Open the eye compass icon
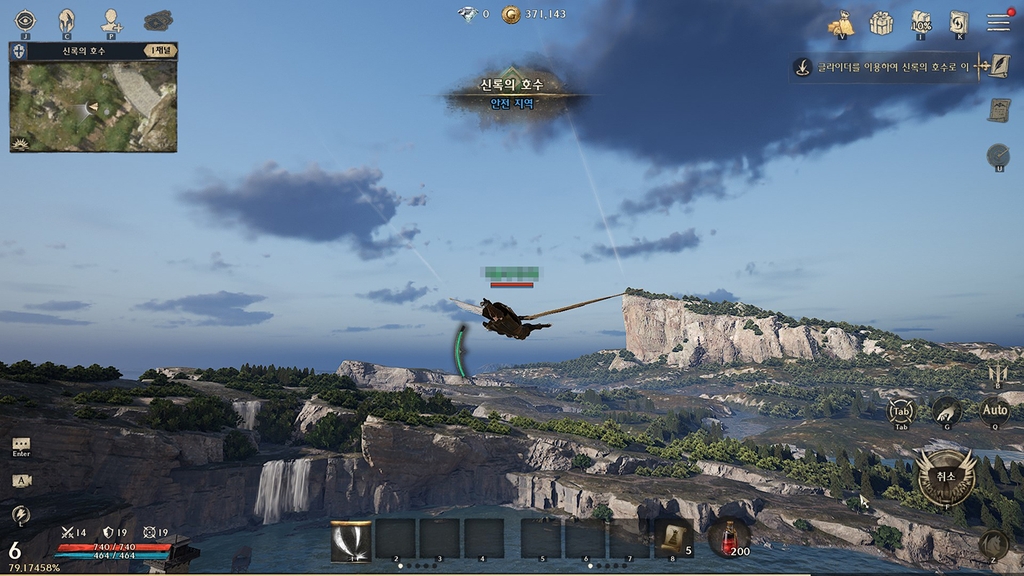1024x576 pixels. tap(25, 20)
